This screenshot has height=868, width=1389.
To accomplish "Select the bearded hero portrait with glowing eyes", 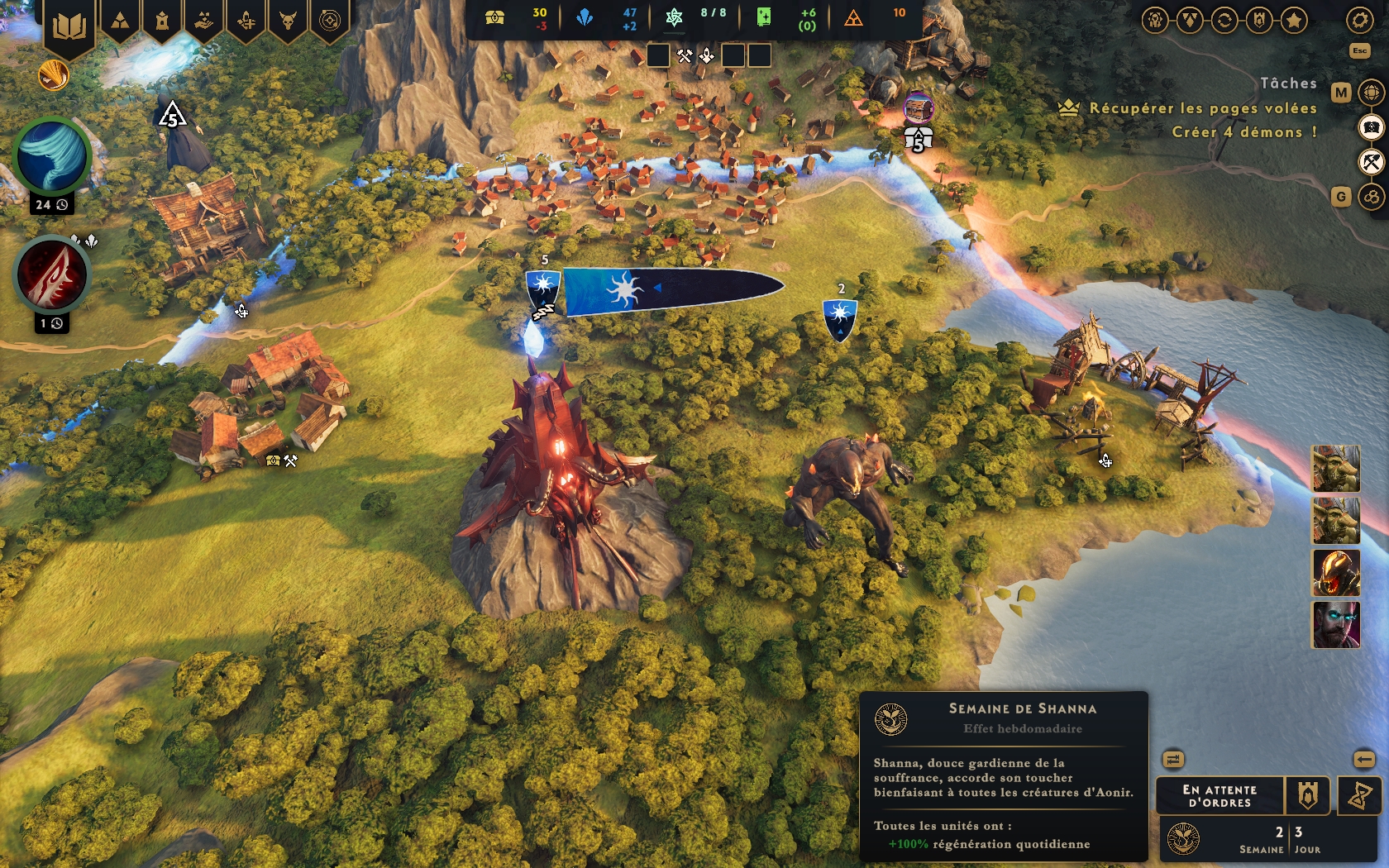I will click(1335, 625).
